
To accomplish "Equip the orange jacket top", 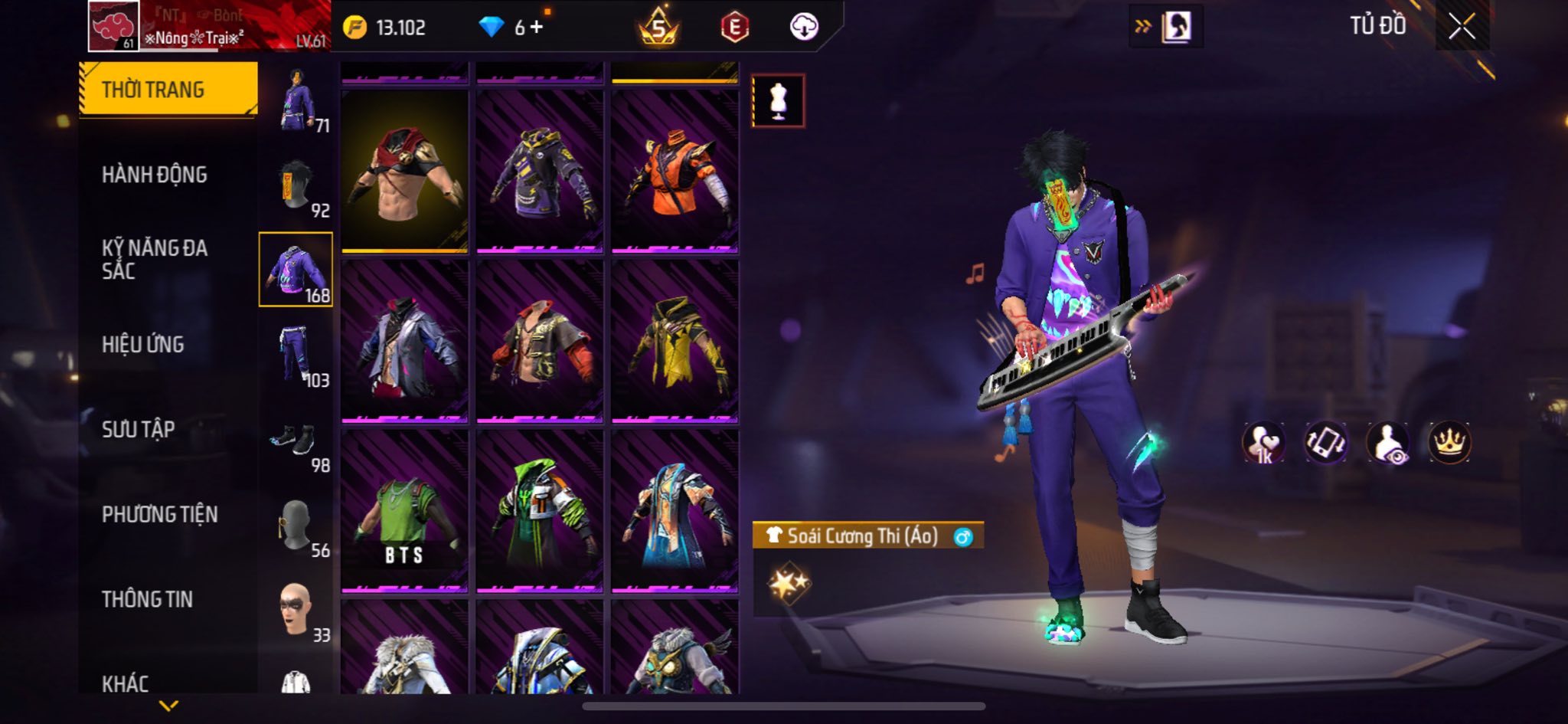I will click(x=675, y=172).
